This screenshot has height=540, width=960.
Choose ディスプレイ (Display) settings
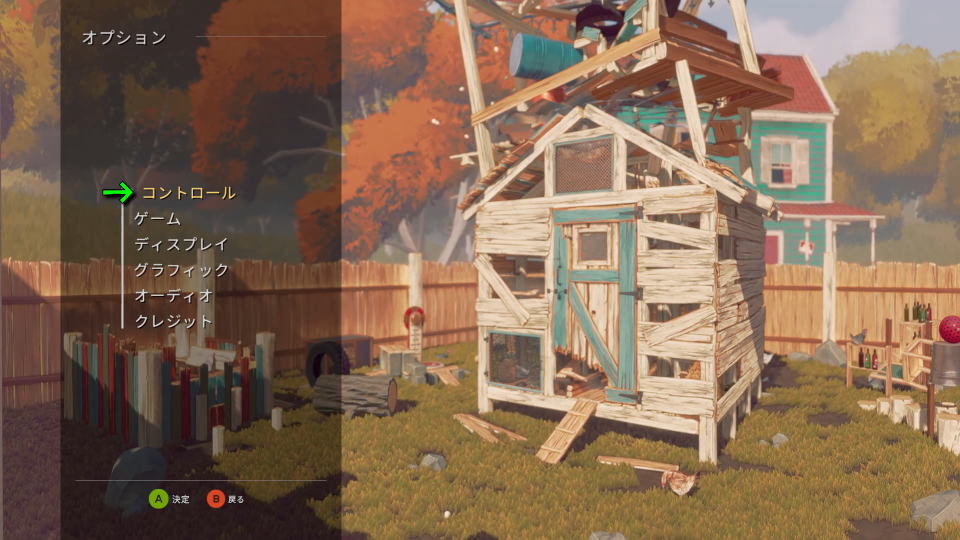[x=181, y=244]
